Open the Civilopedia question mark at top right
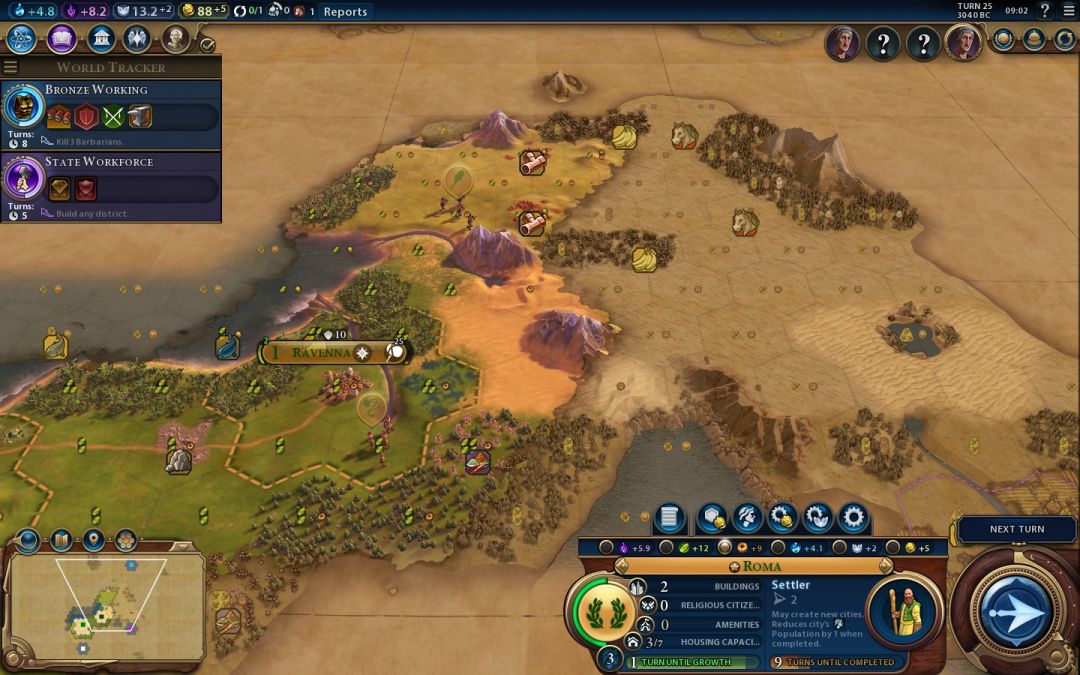Image resolution: width=1080 pixels, height=675 pixels. (1045, 11)
